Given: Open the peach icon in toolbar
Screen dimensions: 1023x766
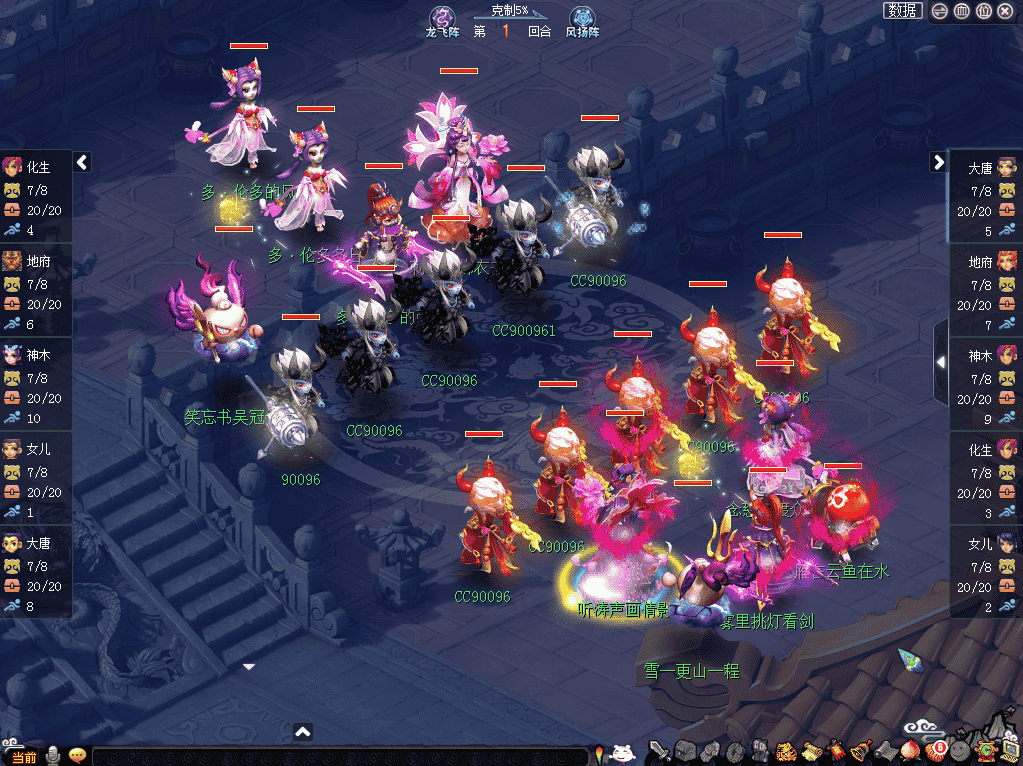Looking at the screenshot, I should pos(910,750).
